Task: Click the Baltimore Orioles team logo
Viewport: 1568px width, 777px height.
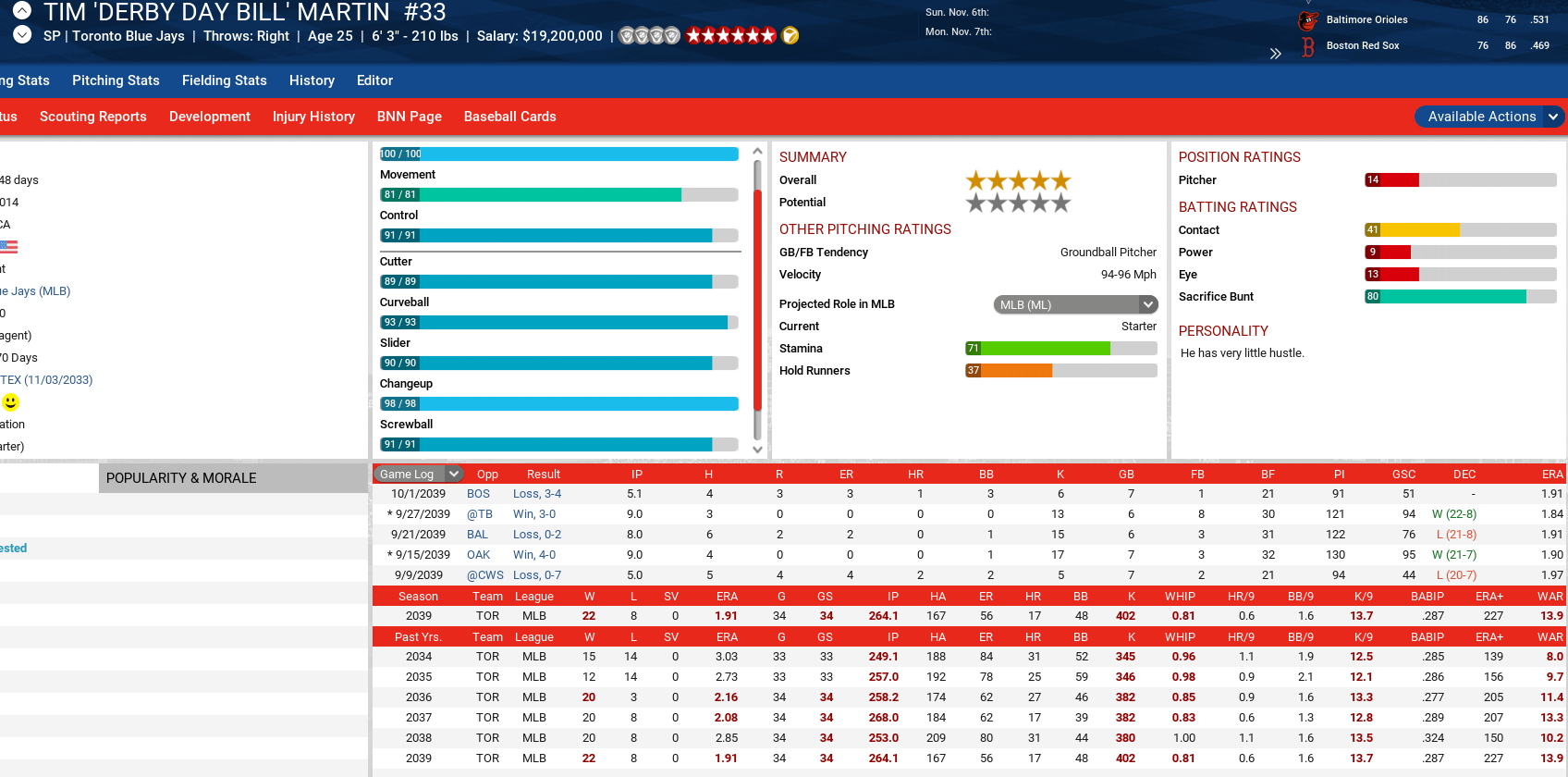Action: point(1306,18)
